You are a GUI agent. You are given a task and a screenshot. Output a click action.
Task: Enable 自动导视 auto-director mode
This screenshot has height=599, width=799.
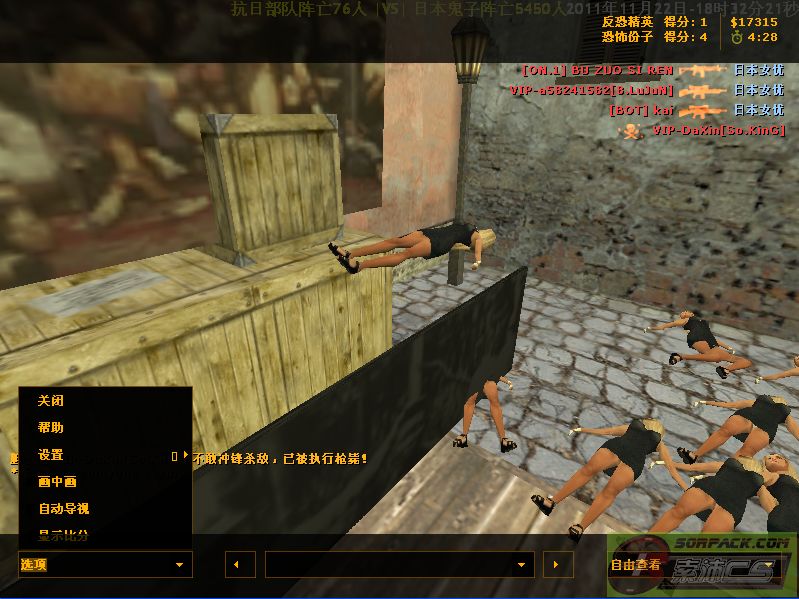tap(63, 509)
